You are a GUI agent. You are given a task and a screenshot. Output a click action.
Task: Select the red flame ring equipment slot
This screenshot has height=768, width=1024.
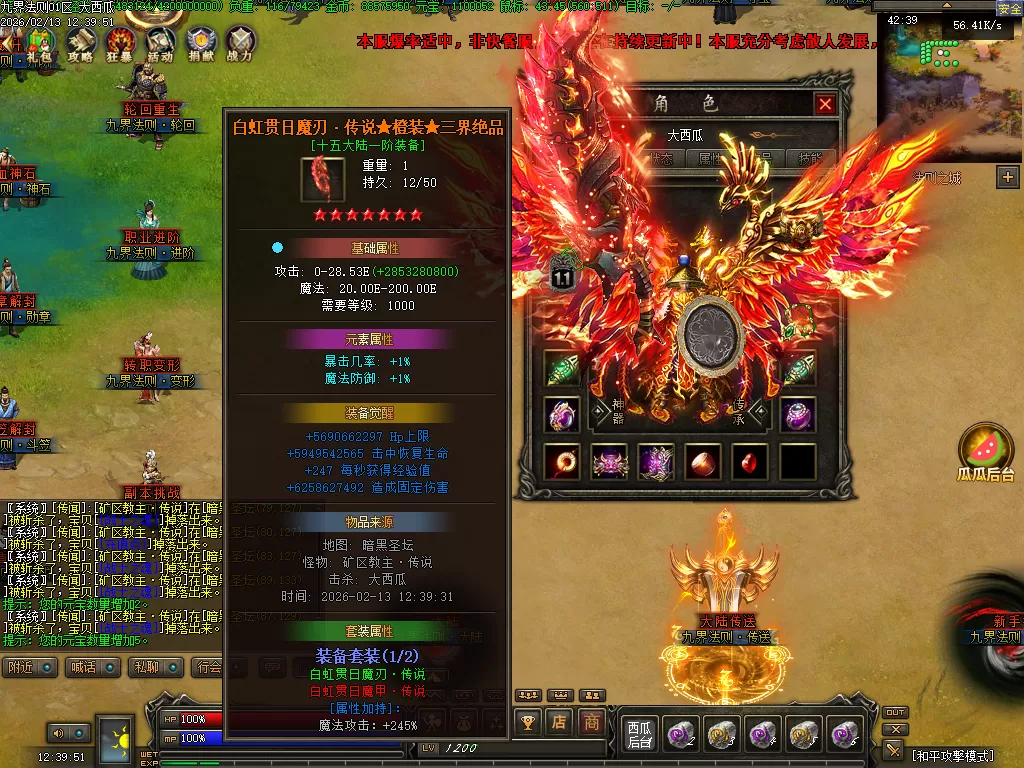[x=562, y=462]
